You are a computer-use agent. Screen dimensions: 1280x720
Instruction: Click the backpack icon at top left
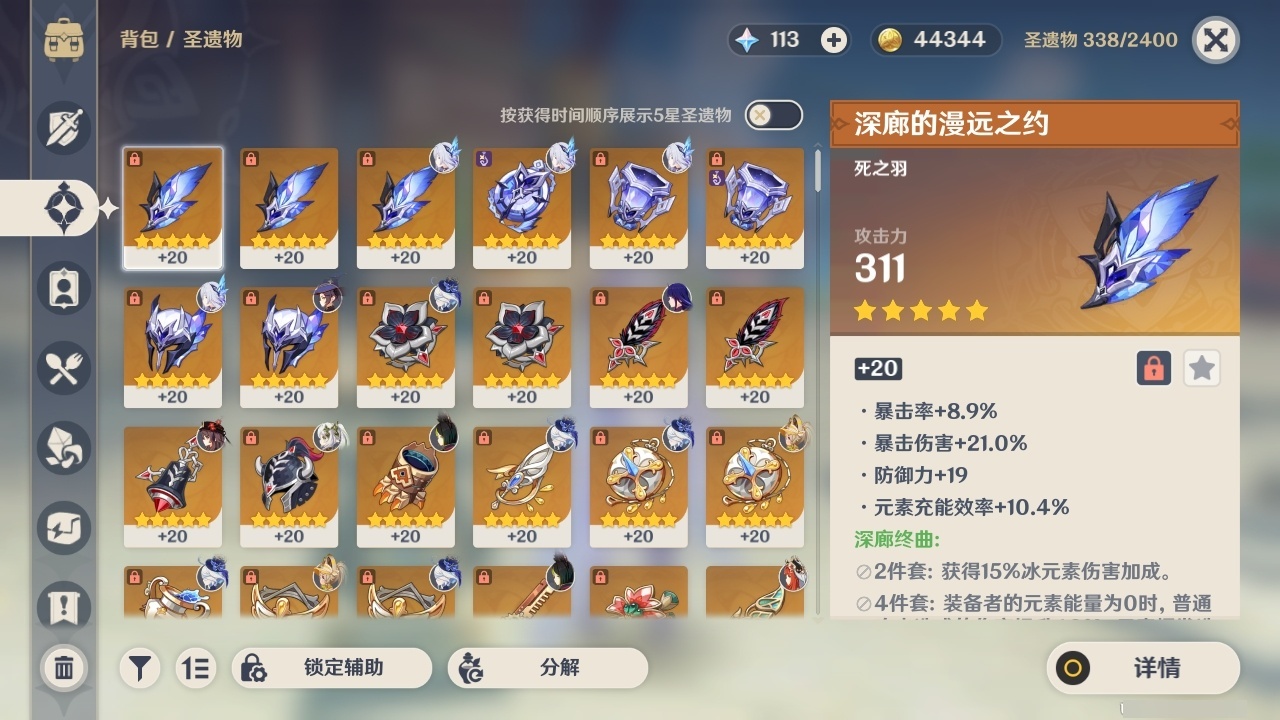[63, 40]
